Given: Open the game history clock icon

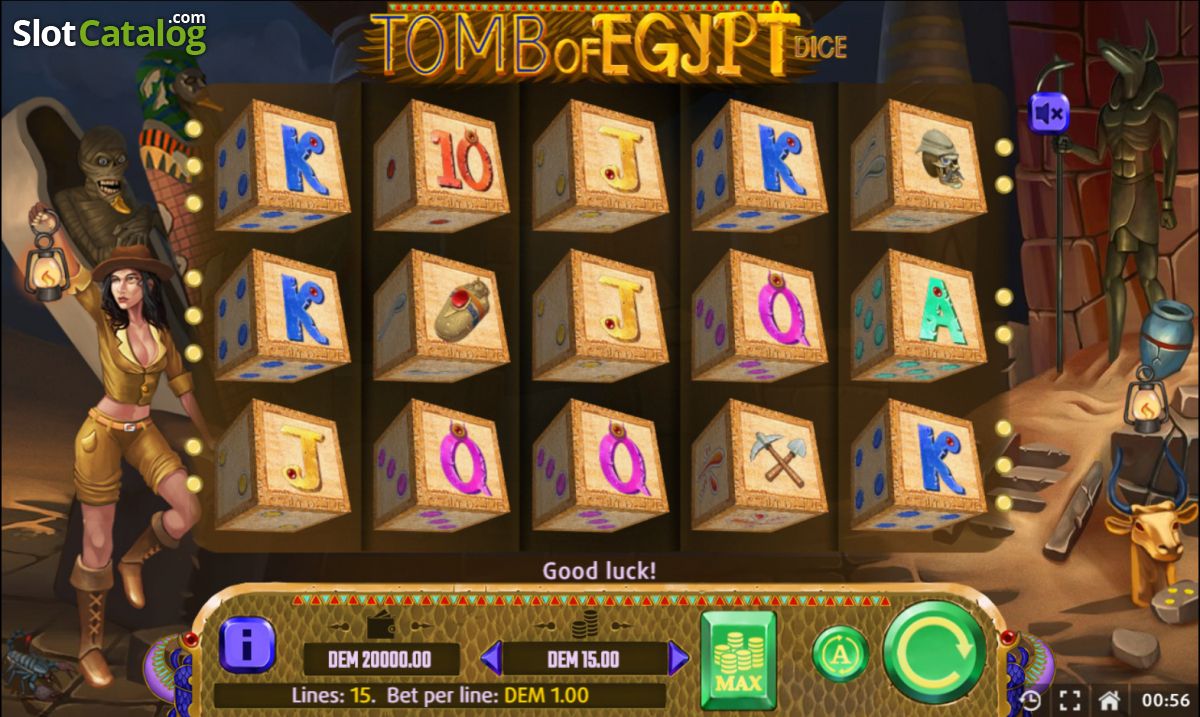Looking at the screenshot, I should (1031, 700).
